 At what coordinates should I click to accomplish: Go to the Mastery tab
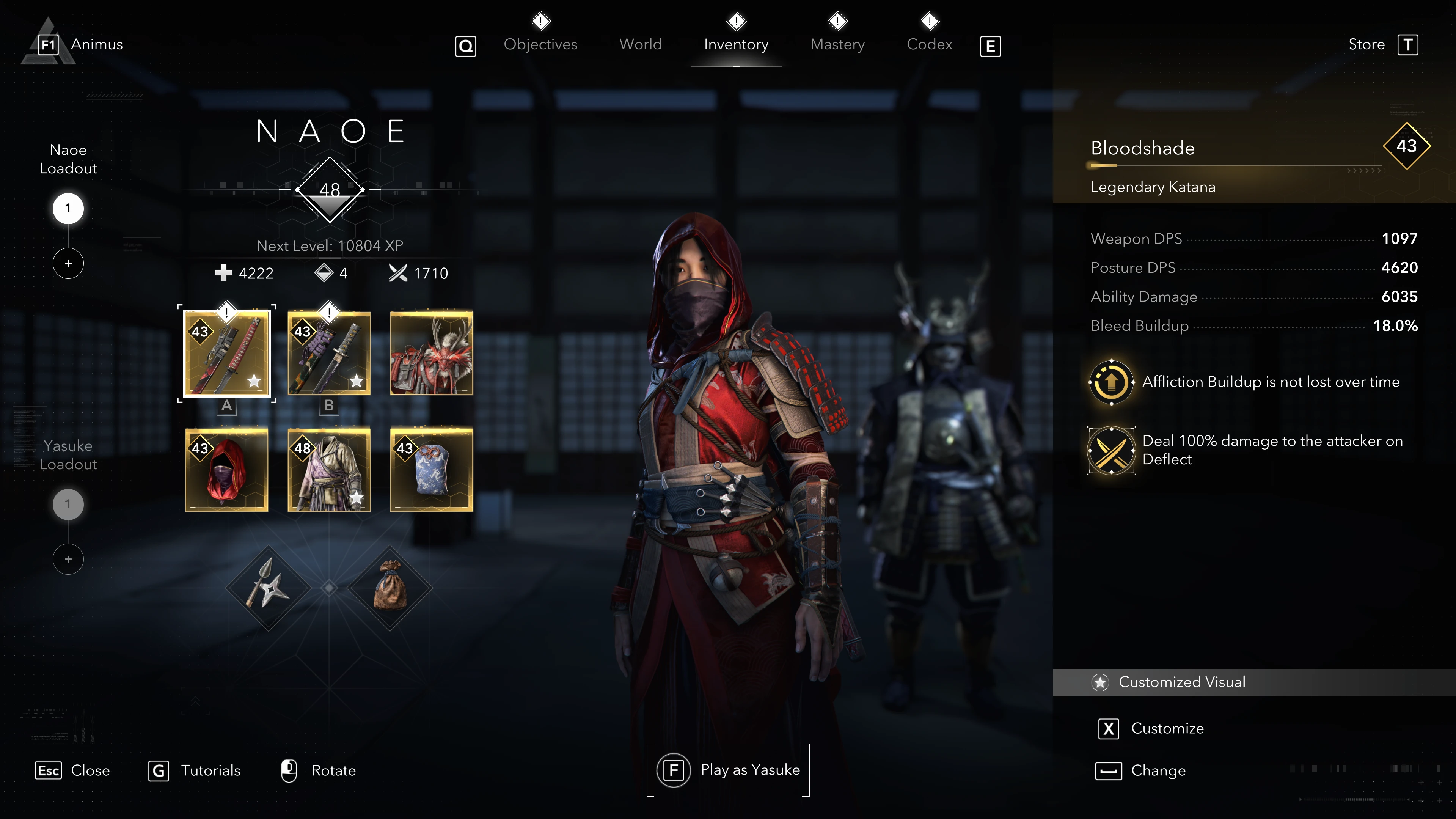pyautogui.click(x=837, y=44)
